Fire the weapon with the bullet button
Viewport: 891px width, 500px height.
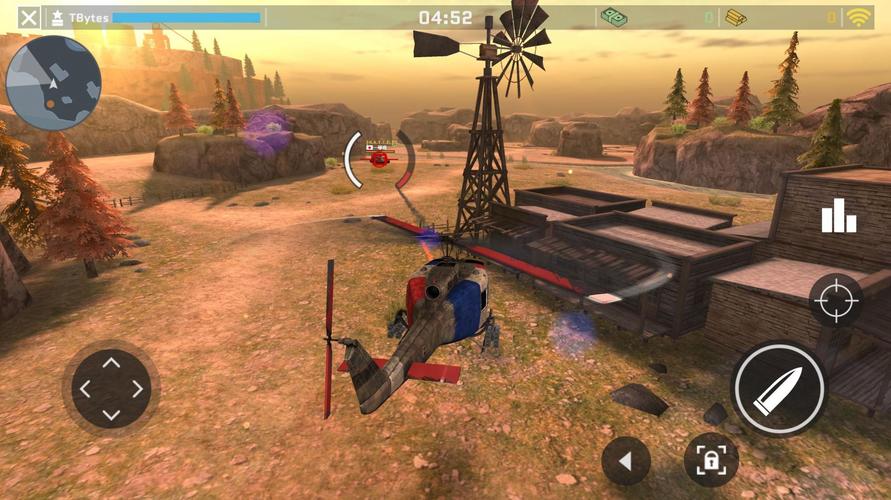coord(778,388)
